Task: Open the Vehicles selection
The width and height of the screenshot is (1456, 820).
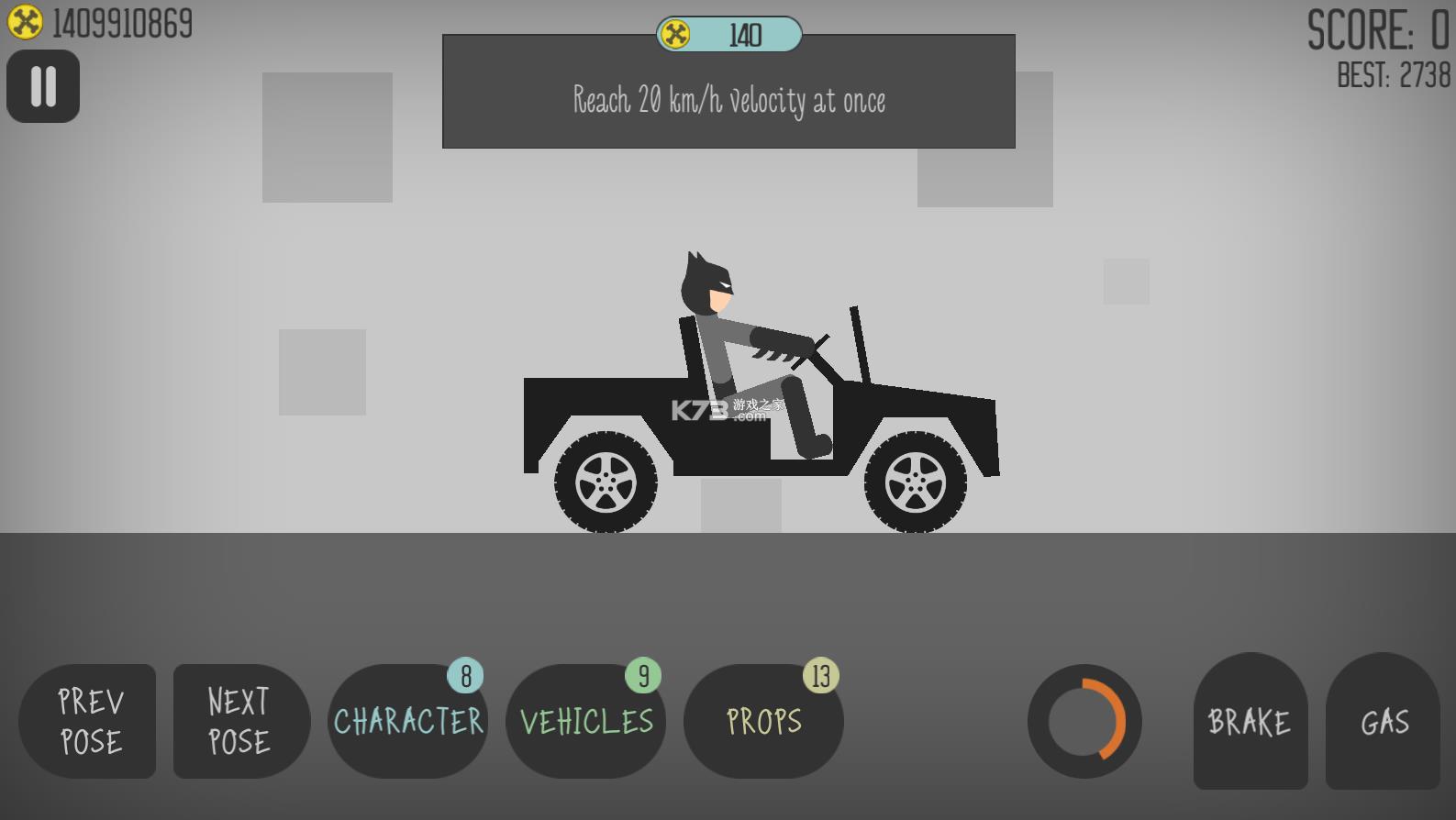Action: pos(585,721)
